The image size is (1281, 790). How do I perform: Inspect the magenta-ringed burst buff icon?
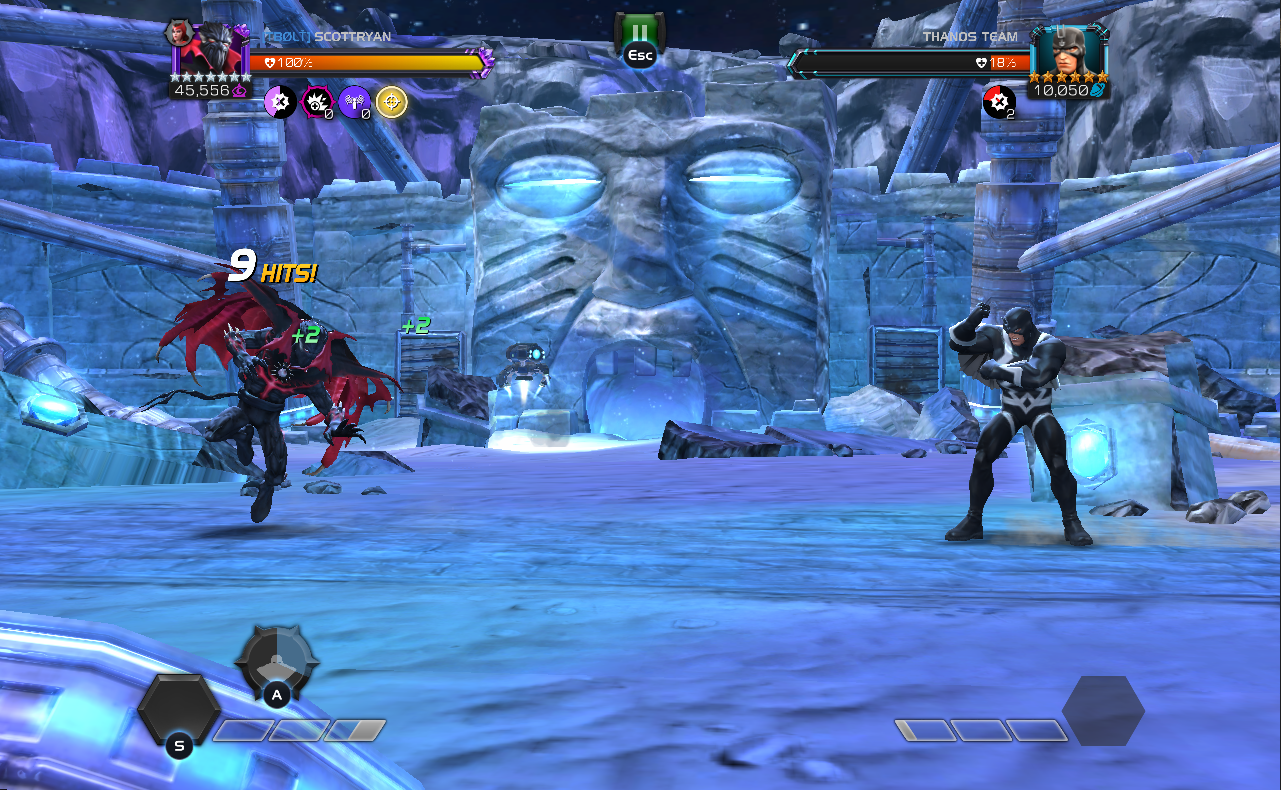tap(317, 101)
